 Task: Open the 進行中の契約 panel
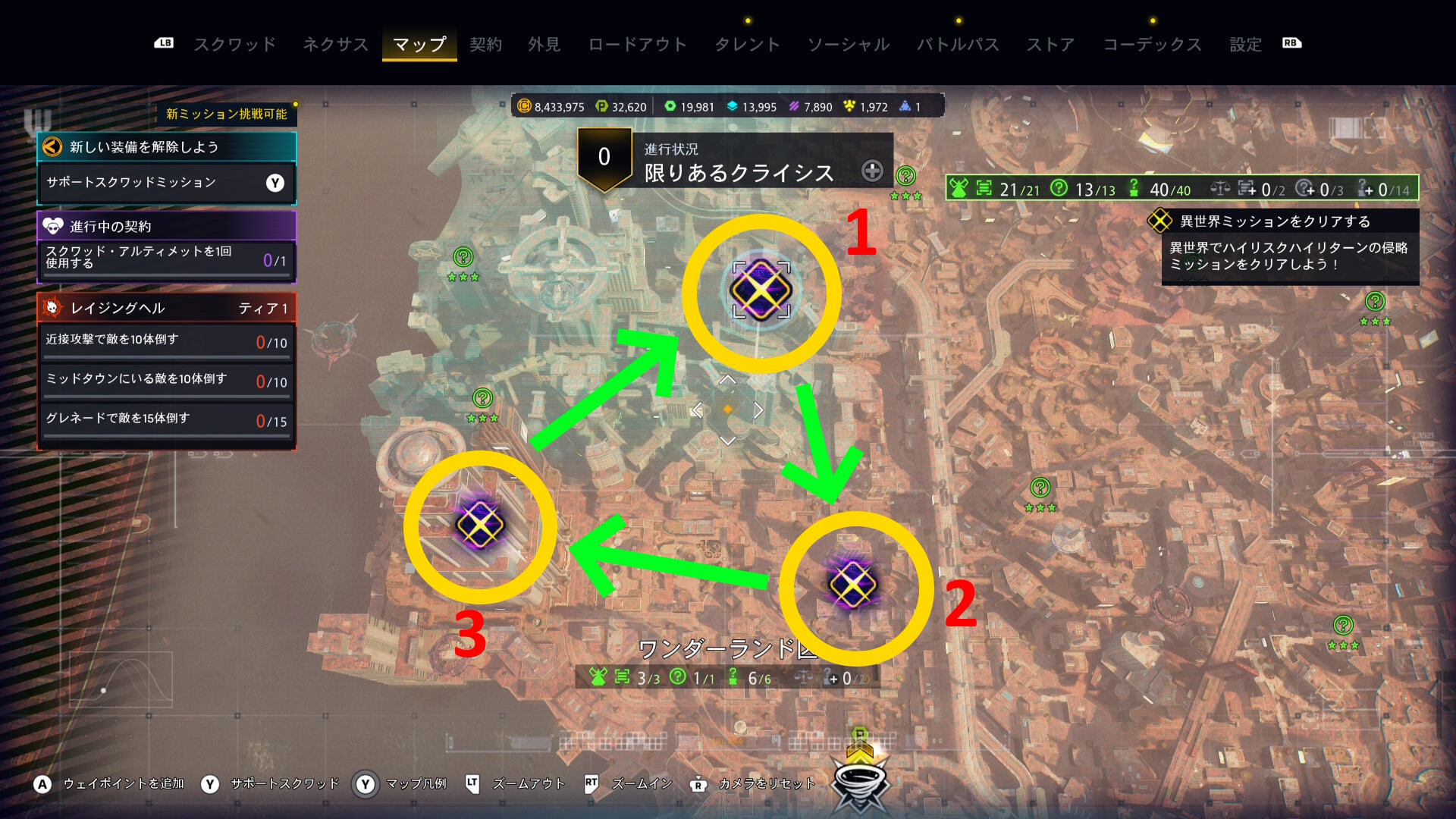click(x=167, y=226)
